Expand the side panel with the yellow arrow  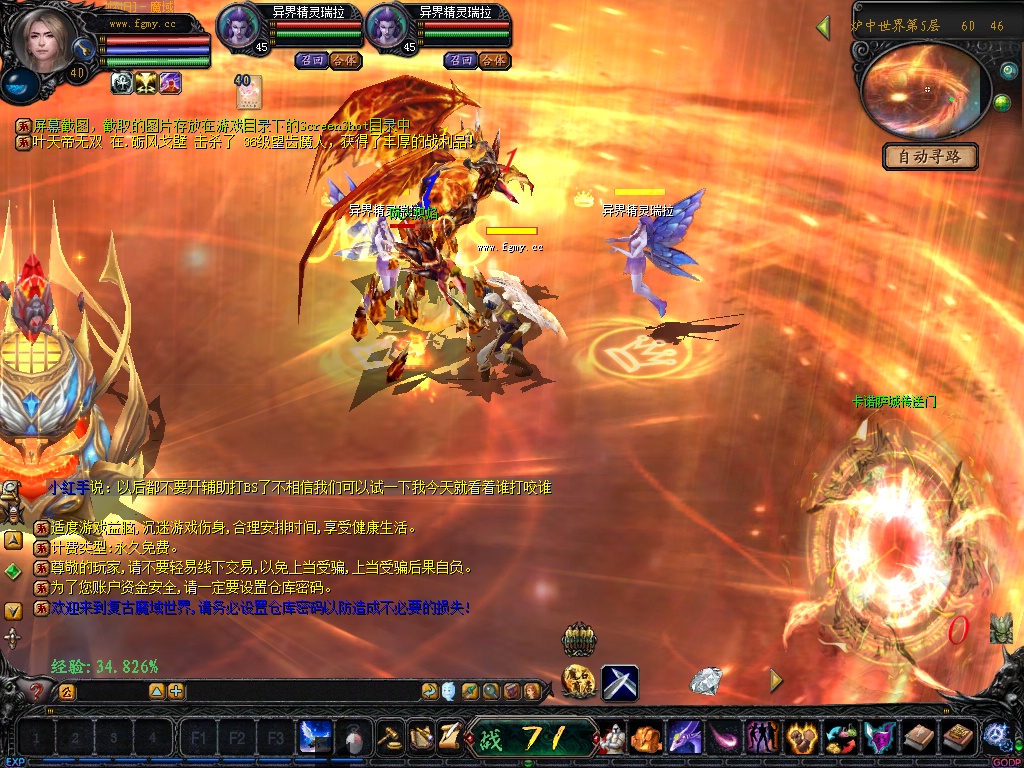(x=776, y=680)
